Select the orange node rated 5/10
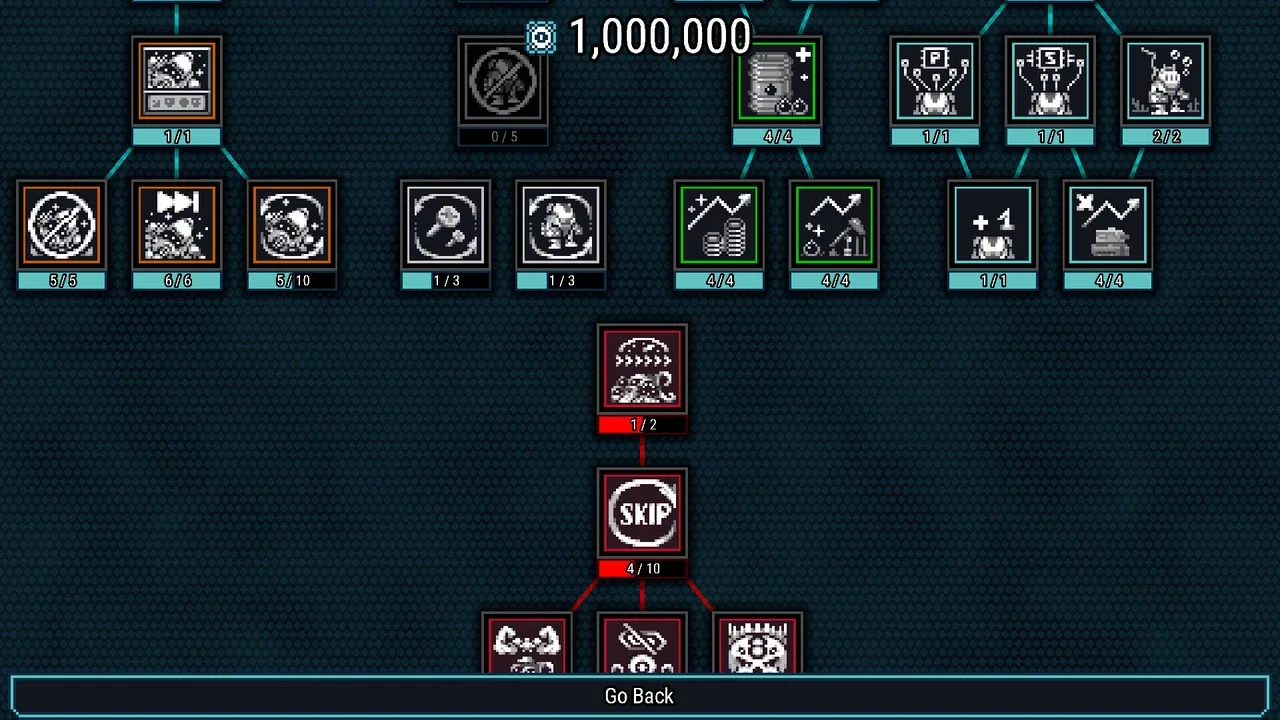1280x720 pixels. click(292, 226)
